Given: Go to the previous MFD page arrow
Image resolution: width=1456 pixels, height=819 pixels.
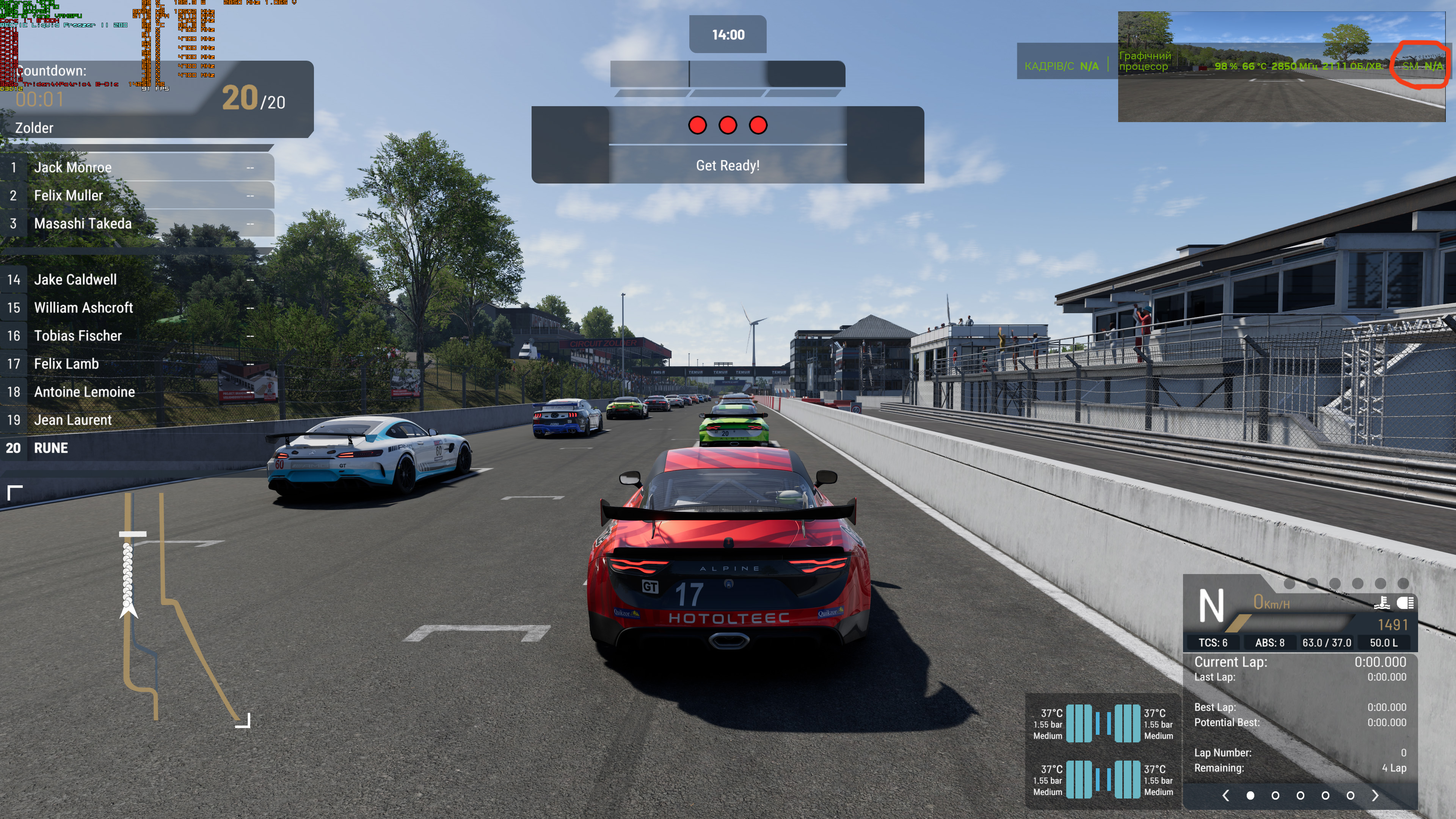Looking at the screenshot, I should 1225,795.
